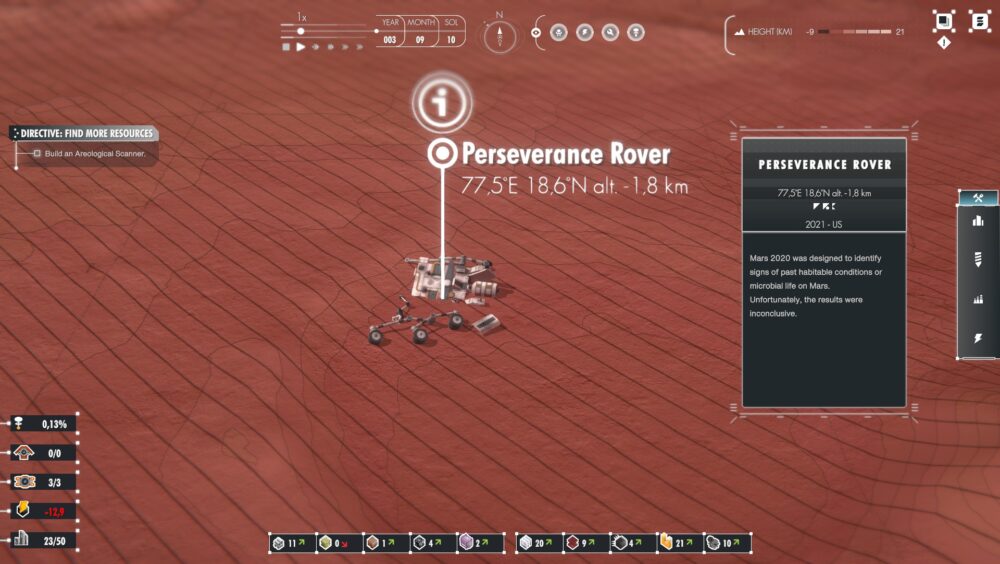Image resolution: width=1000 pixels, height=564 pixels.
Task: Select the buildings count stat 23/50
Action: (42, 540)
